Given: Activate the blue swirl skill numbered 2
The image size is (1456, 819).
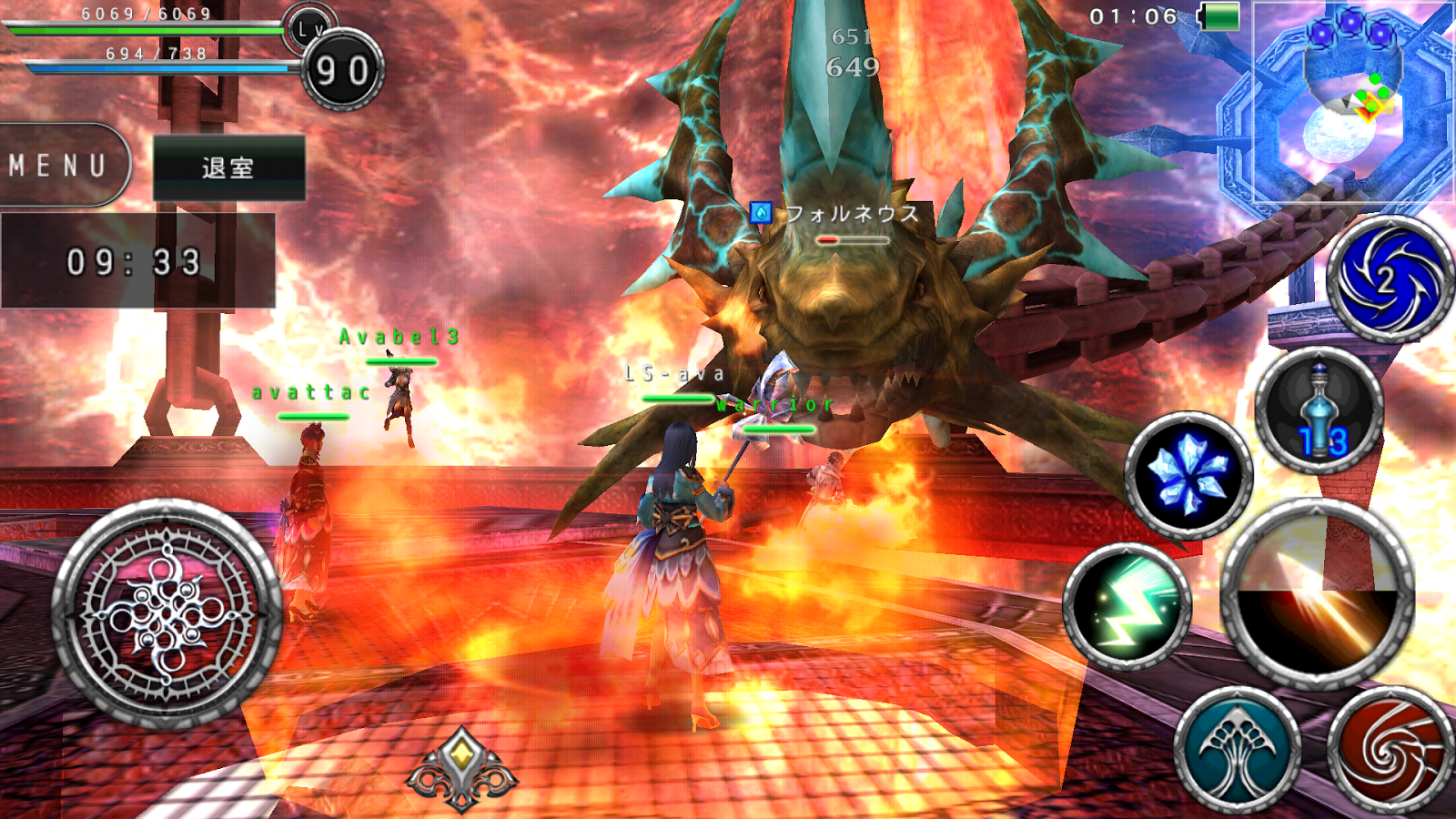Looking at the screenshot, I should pyautogui.click(x=1389, y=279).
